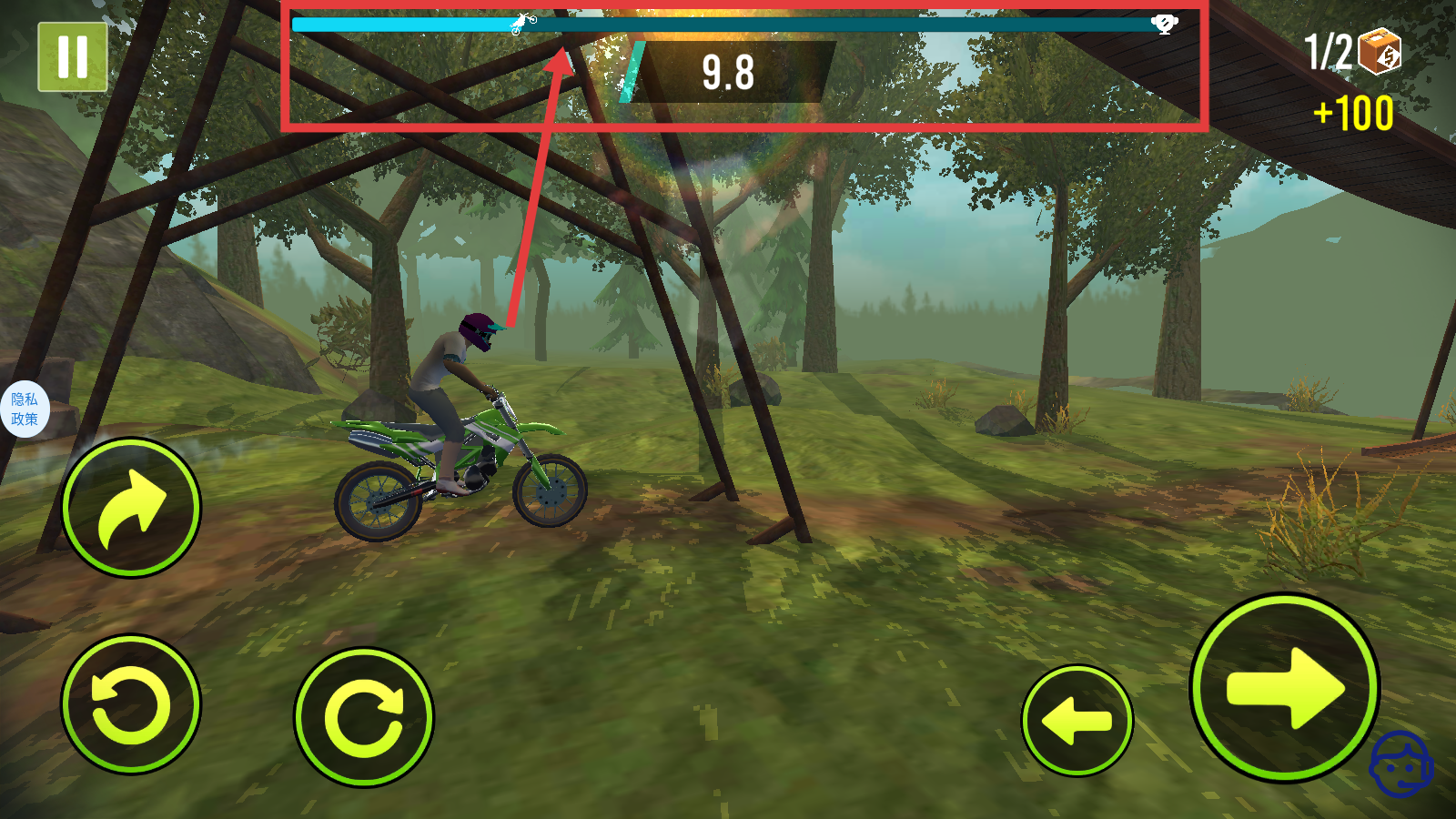Tap the curved arrow jump button

click(x=131, y=508)
